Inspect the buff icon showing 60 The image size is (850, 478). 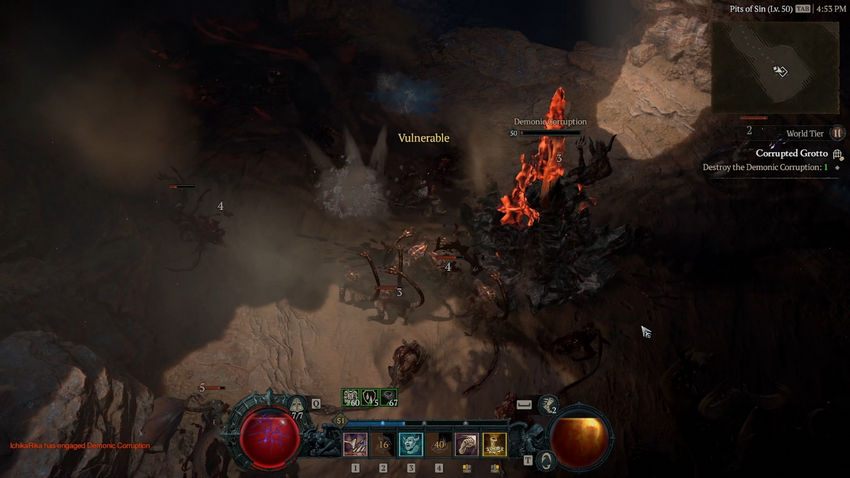(353, 398)
